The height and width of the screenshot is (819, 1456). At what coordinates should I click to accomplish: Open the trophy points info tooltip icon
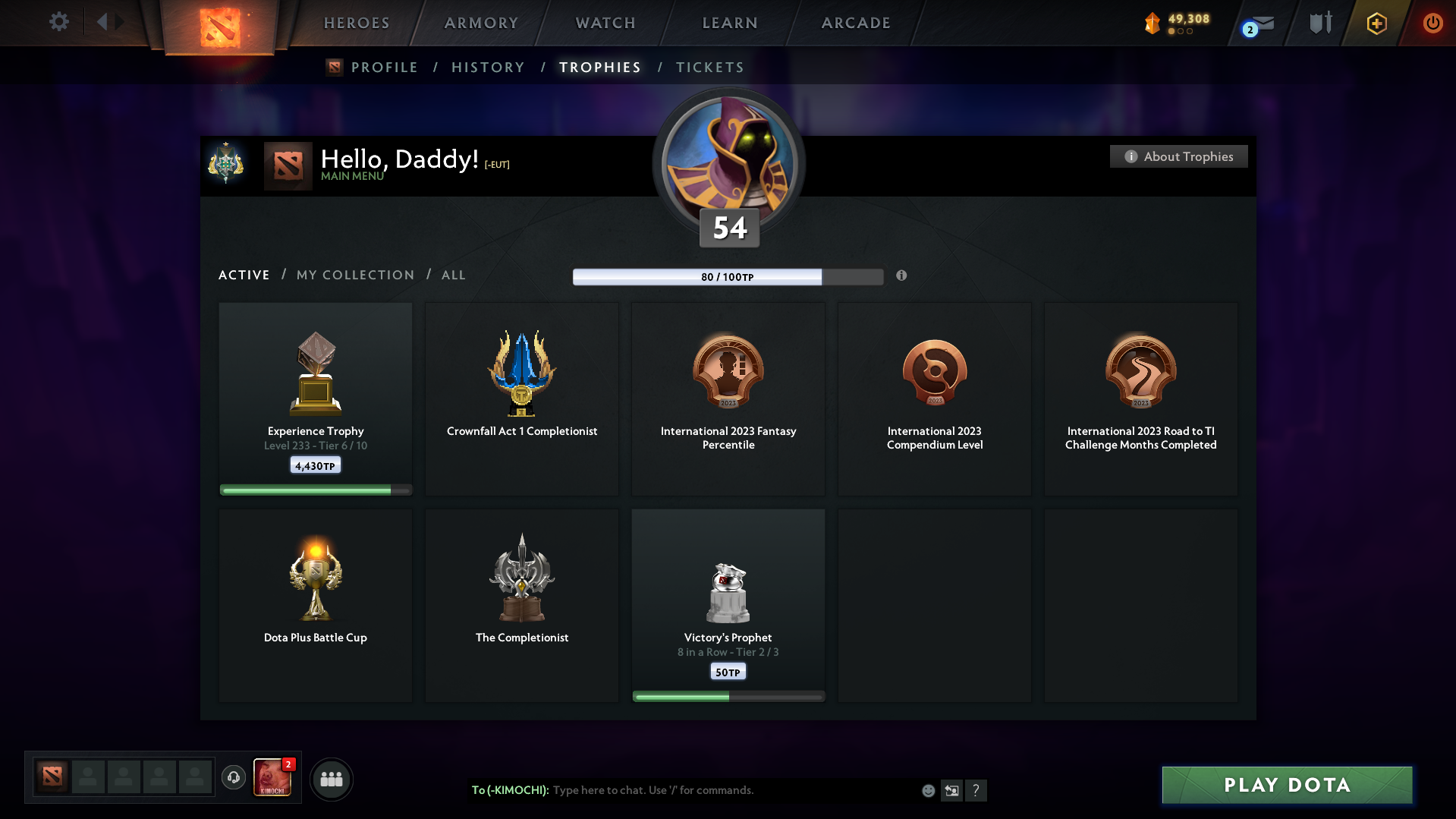click(902, 276)
